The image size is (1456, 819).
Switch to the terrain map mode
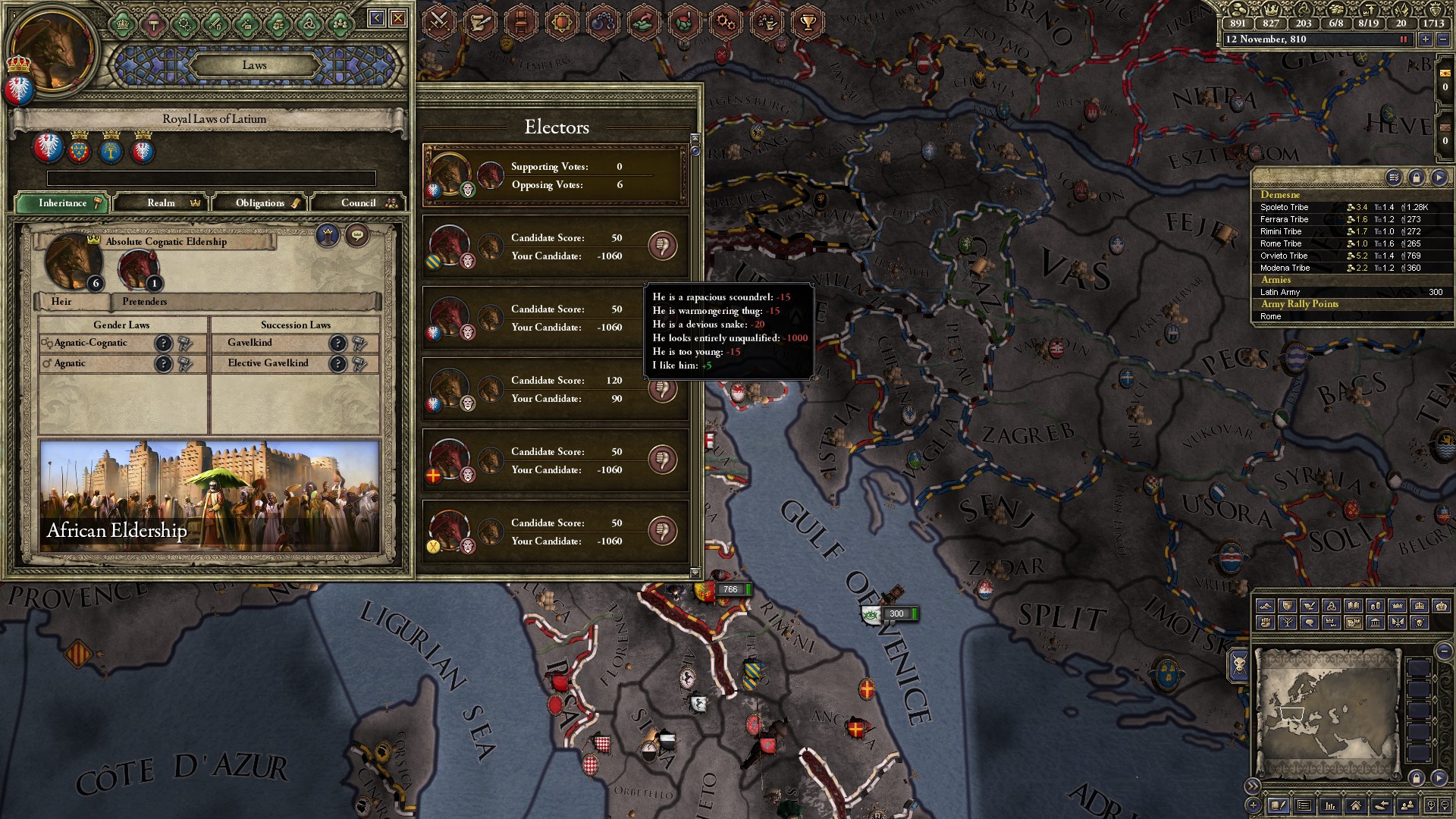click(1265, 606)
